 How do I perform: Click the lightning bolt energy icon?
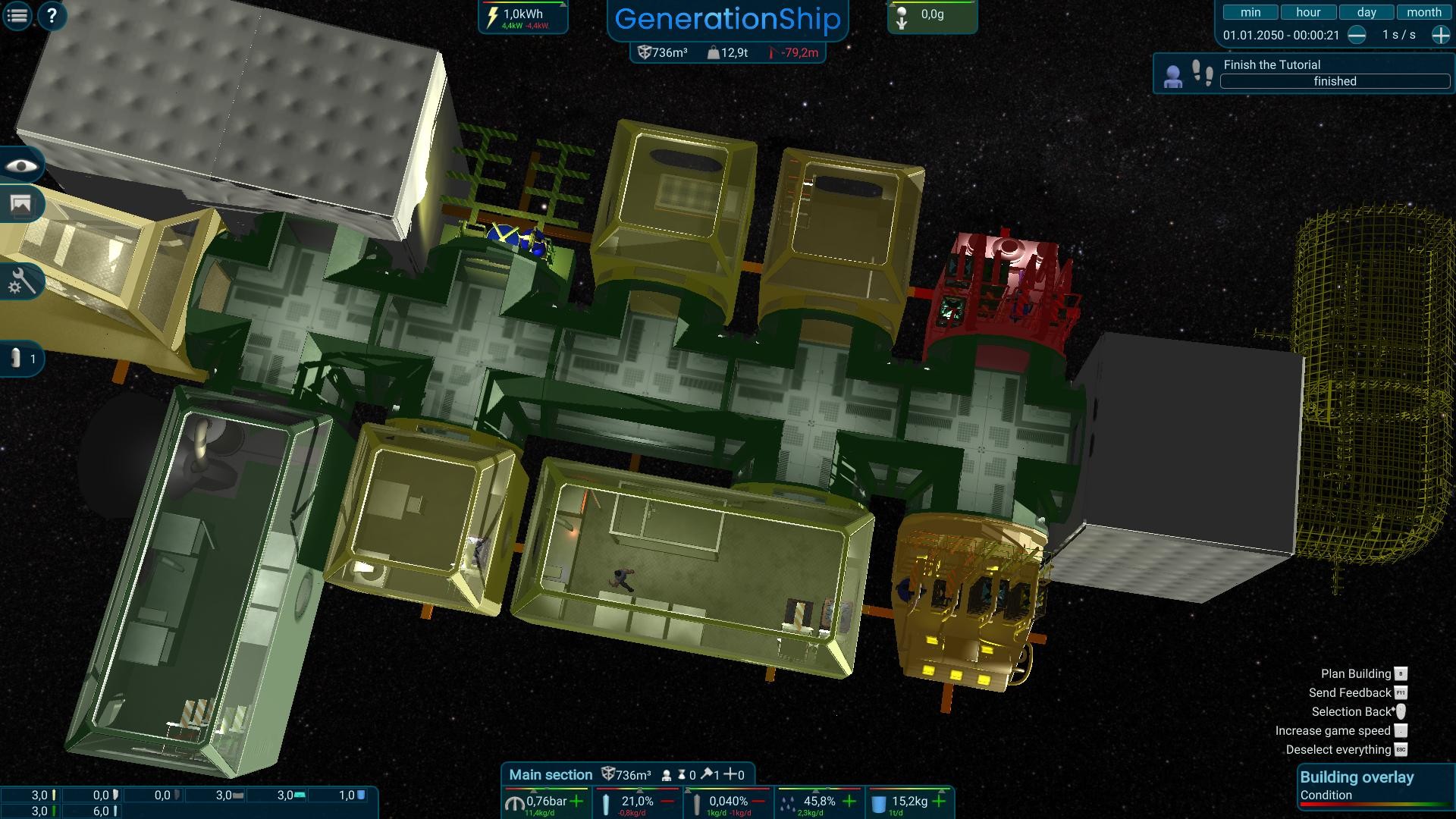pos(491,17)
